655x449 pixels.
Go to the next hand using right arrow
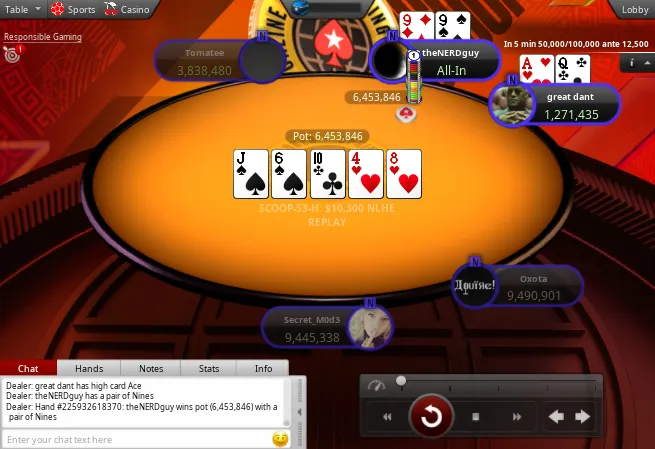coord(582,416)
